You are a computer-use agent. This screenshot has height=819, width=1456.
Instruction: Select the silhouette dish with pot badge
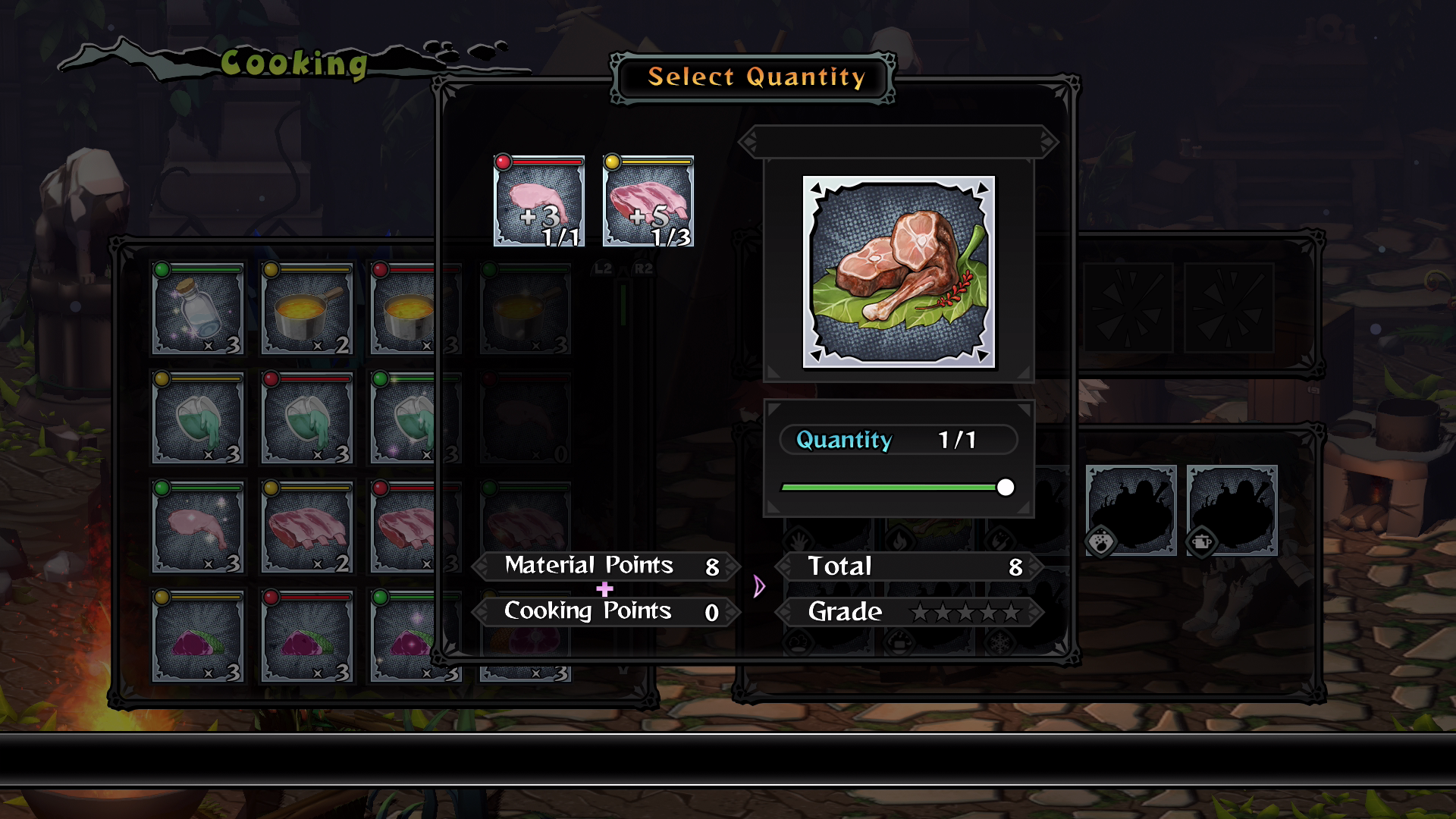pyautogui.click(x=1232, y=510)
